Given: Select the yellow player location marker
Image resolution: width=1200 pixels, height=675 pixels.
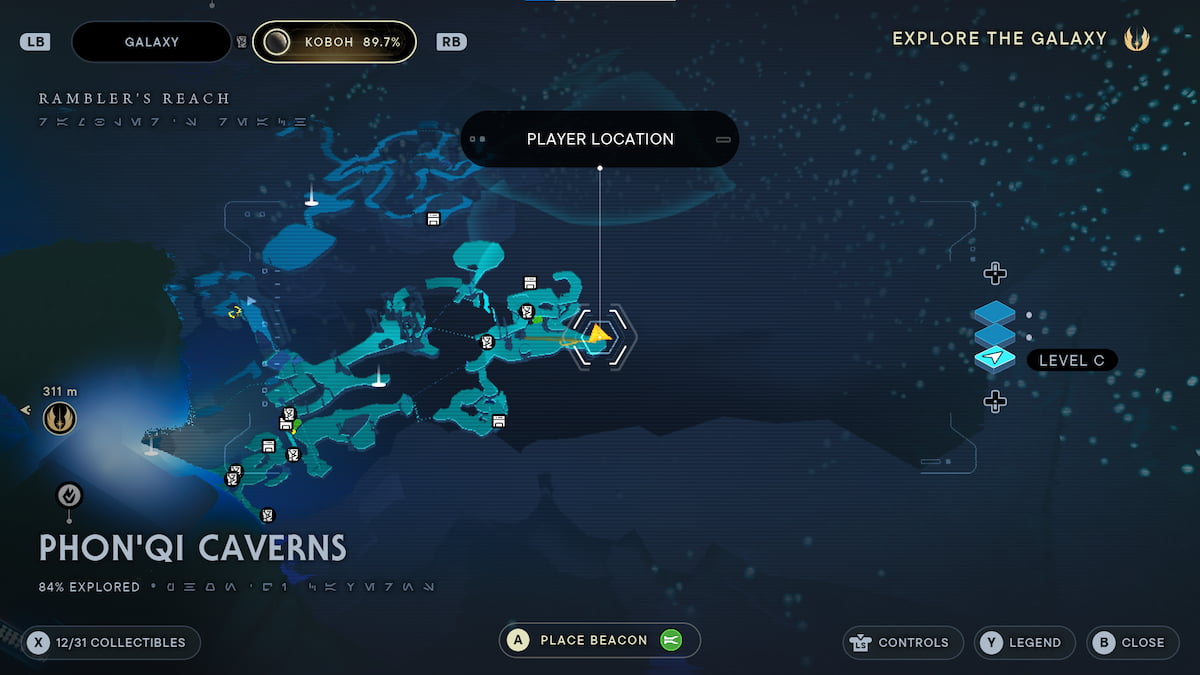Looking at the screenshot, I should click(x=599, y=335).
